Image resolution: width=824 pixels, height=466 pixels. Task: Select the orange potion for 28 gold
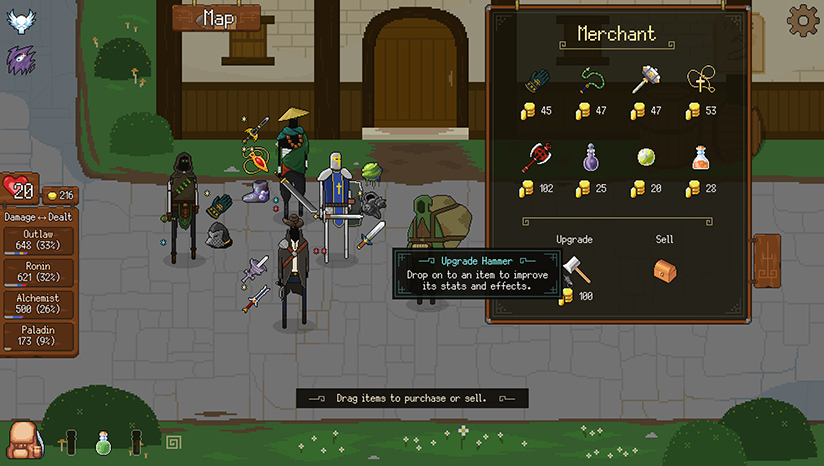point(700,158)
